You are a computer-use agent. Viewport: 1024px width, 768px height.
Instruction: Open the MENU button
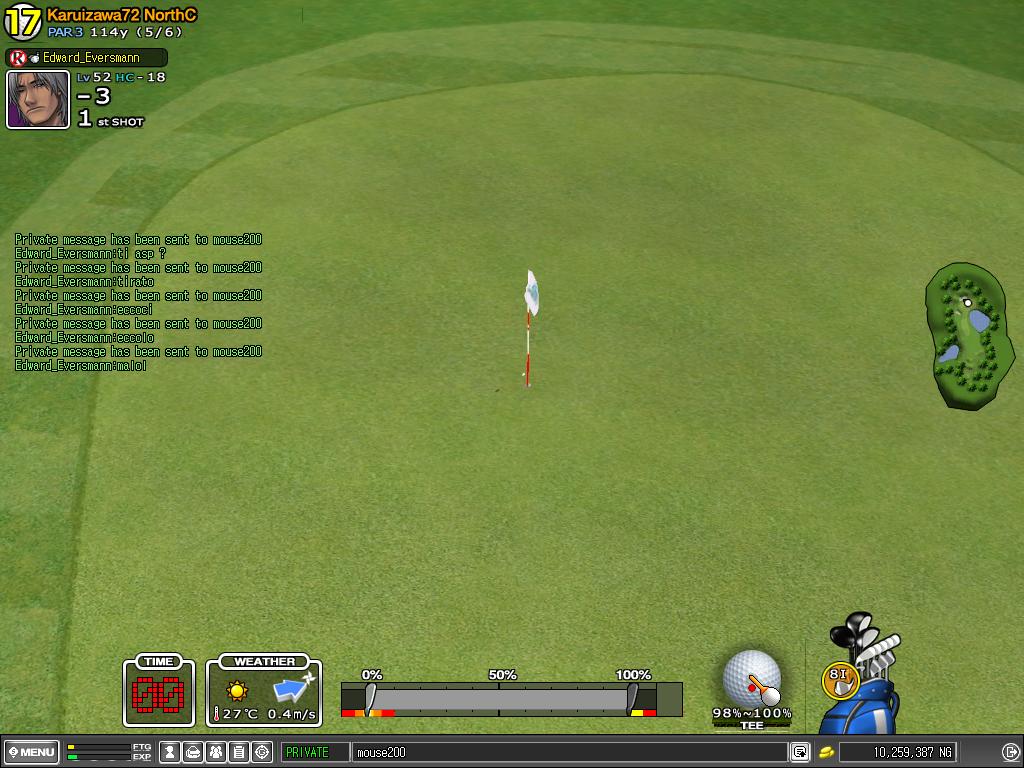(32, 752)
